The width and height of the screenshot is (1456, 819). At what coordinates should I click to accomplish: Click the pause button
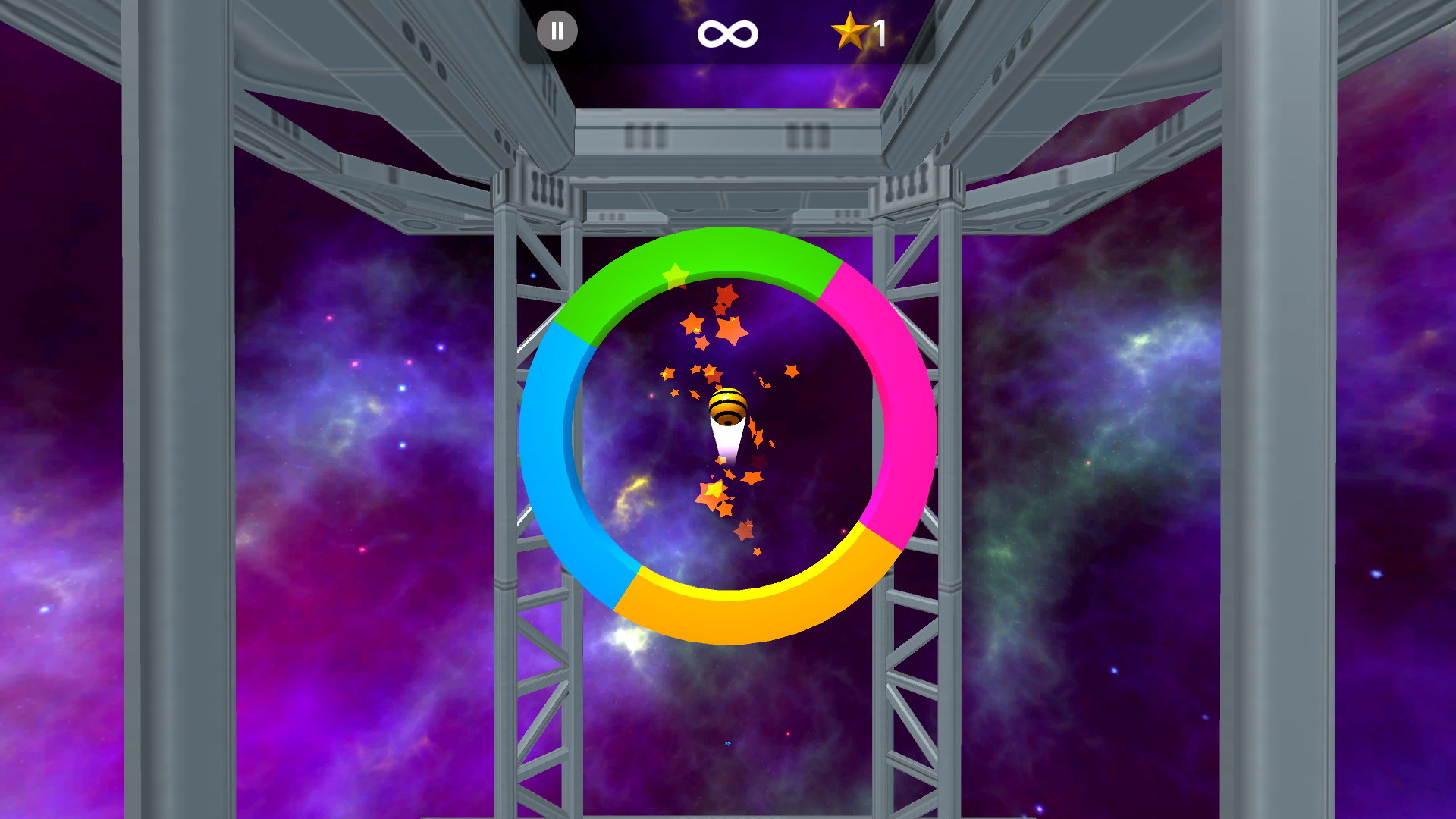pos(557,31)
